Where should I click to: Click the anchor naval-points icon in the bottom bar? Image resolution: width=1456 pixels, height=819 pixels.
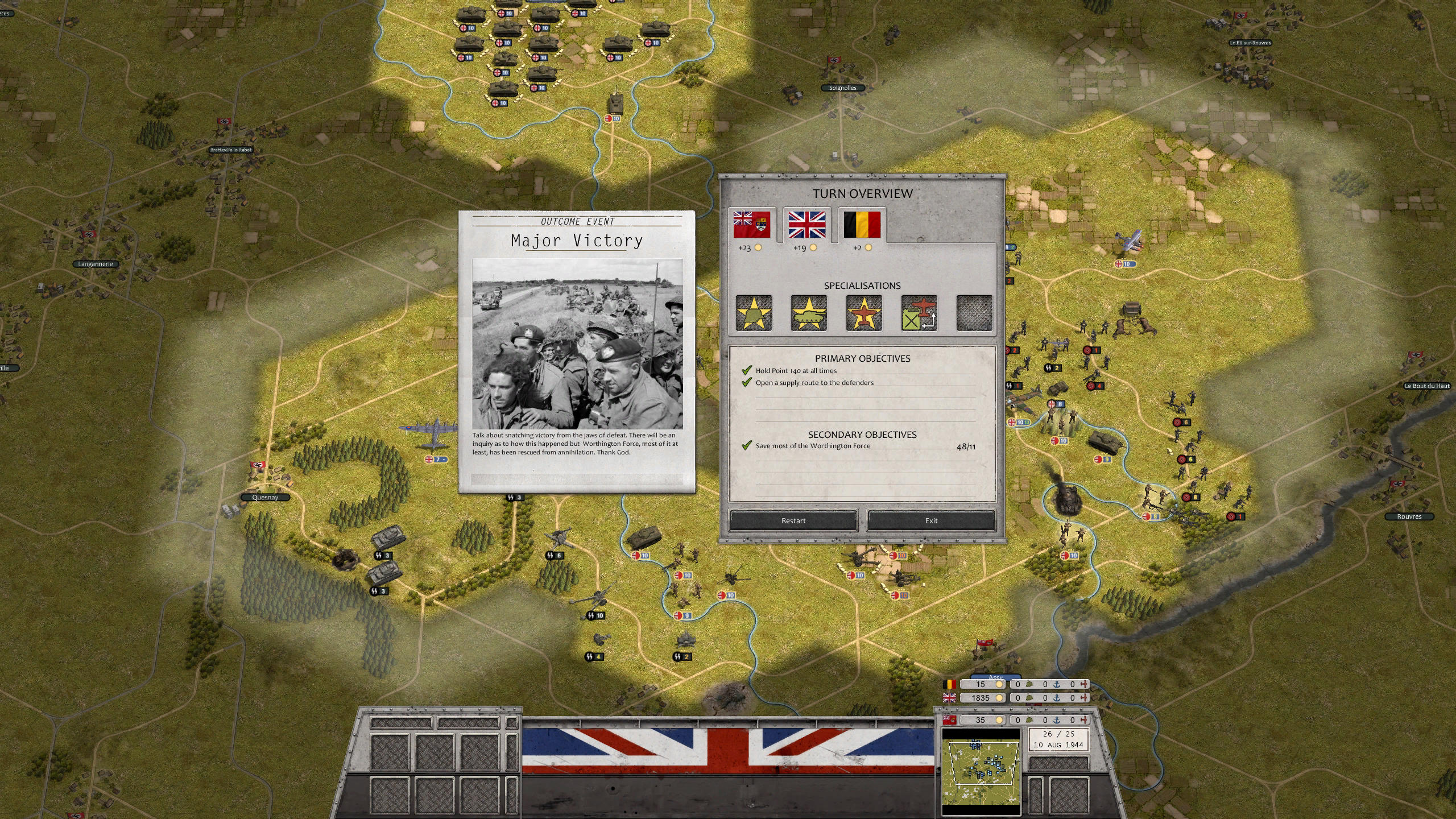[x=1057, y=698]
